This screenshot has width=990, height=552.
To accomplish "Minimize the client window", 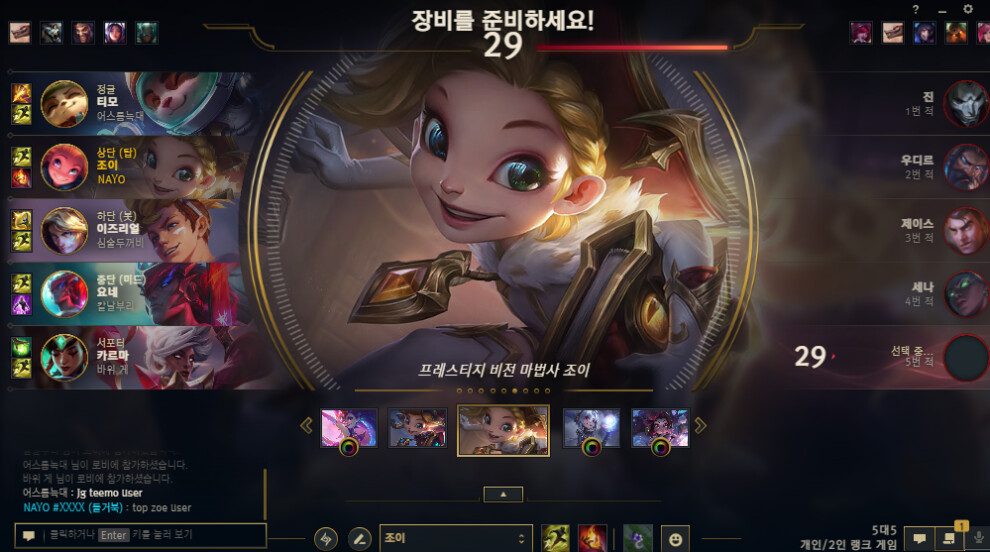I will coord(942,9).
